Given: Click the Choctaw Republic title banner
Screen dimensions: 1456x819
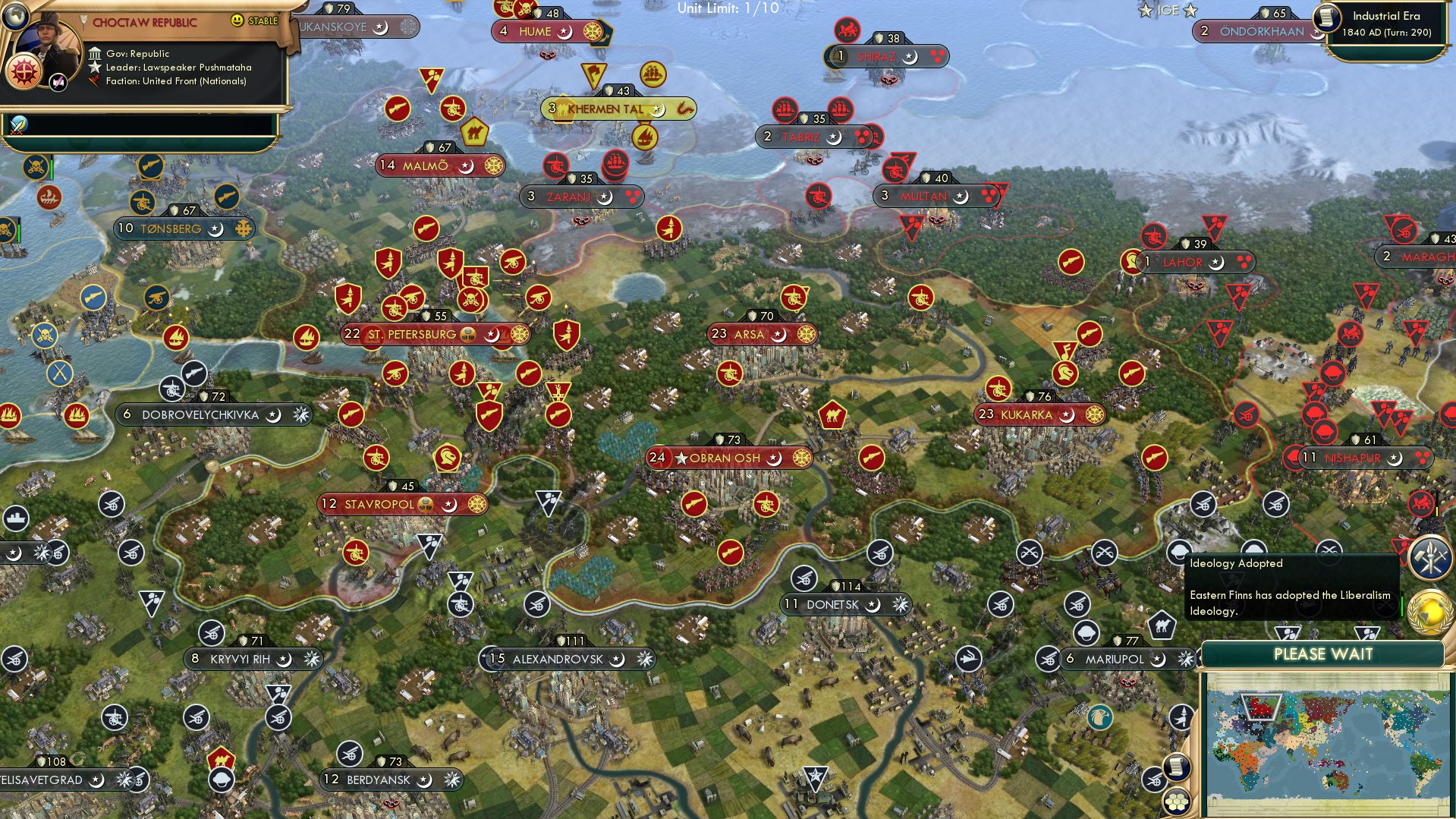Looking at the screenshot, I should point(146,22).
